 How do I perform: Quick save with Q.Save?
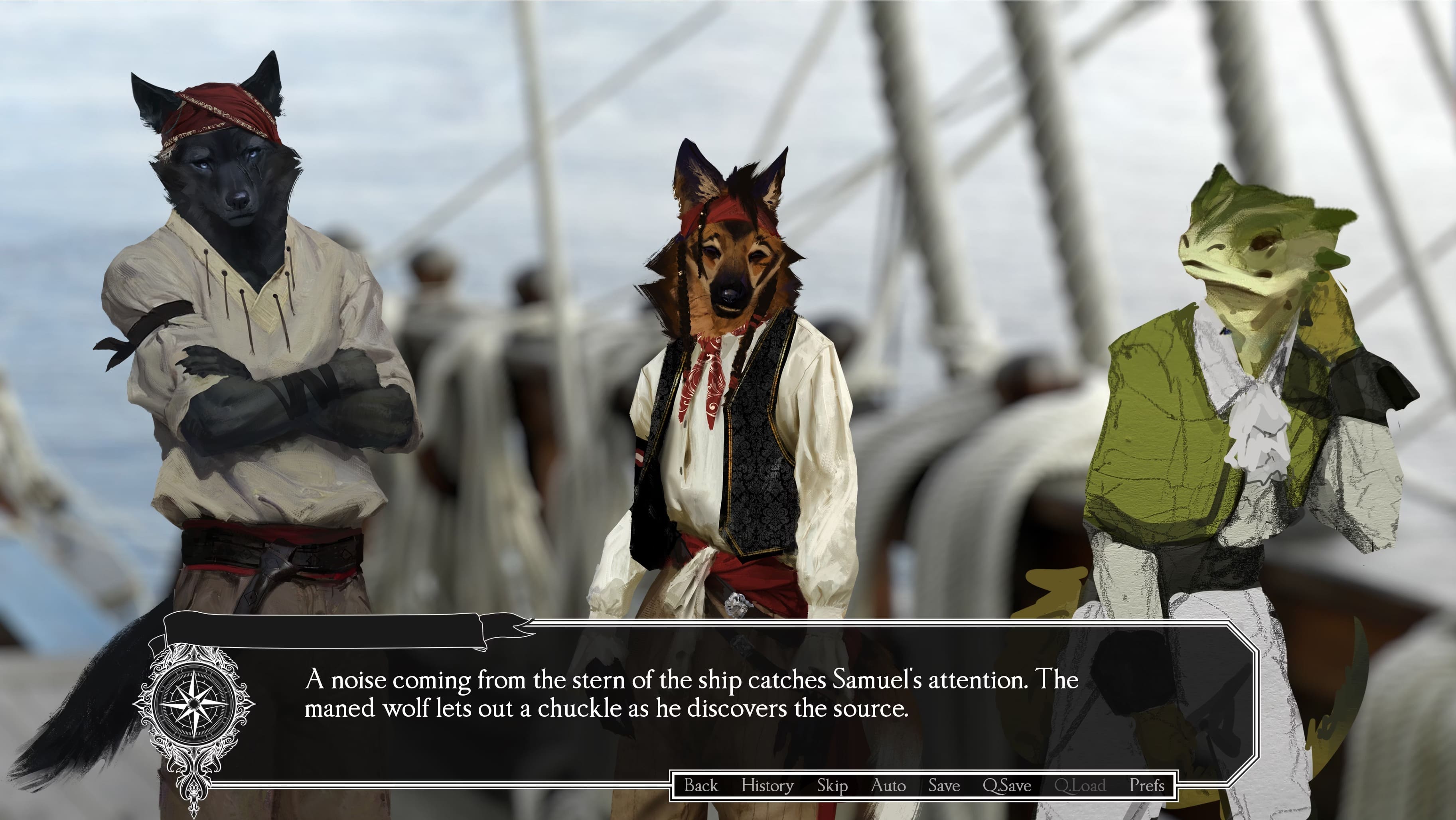point(1007,786)
